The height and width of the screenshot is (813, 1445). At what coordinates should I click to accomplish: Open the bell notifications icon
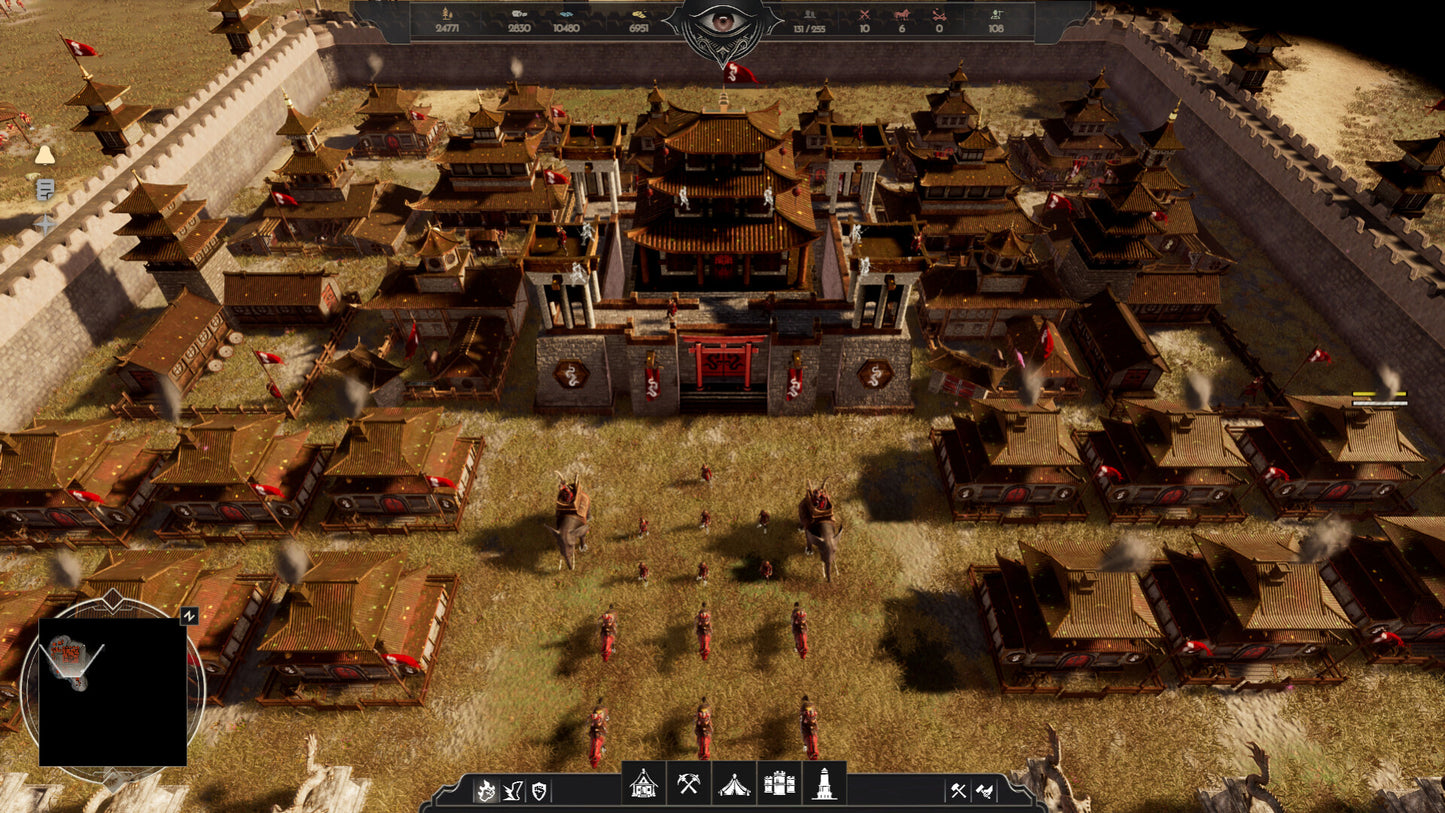(x=45, y=155)
